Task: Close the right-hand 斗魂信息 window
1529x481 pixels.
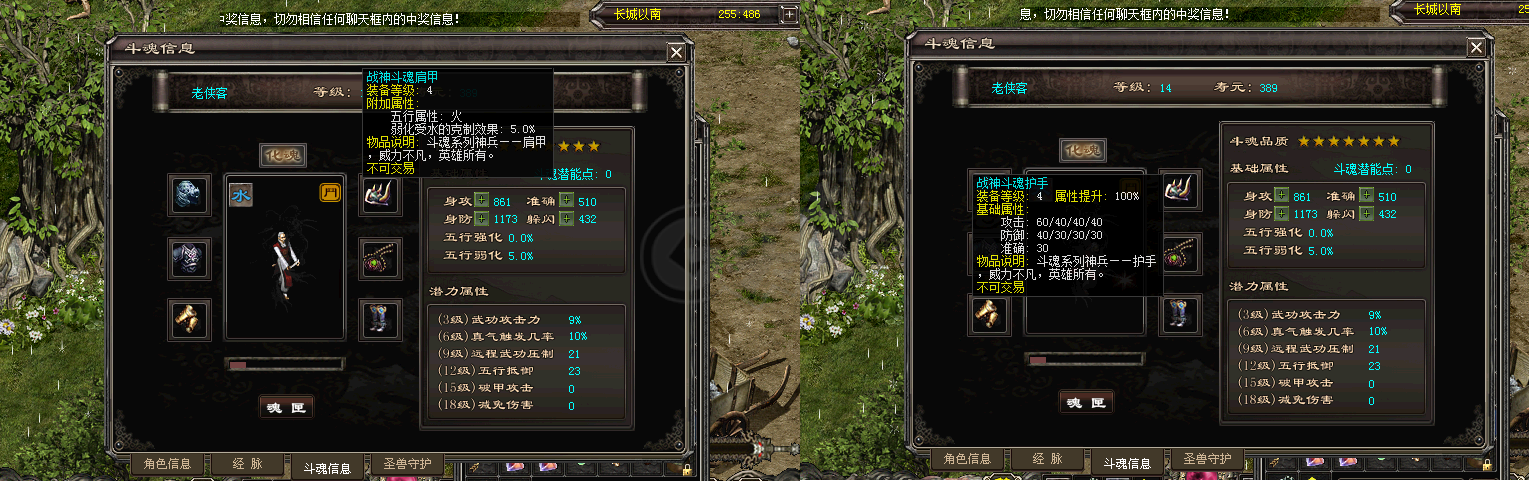Action: pos(1476,48)
